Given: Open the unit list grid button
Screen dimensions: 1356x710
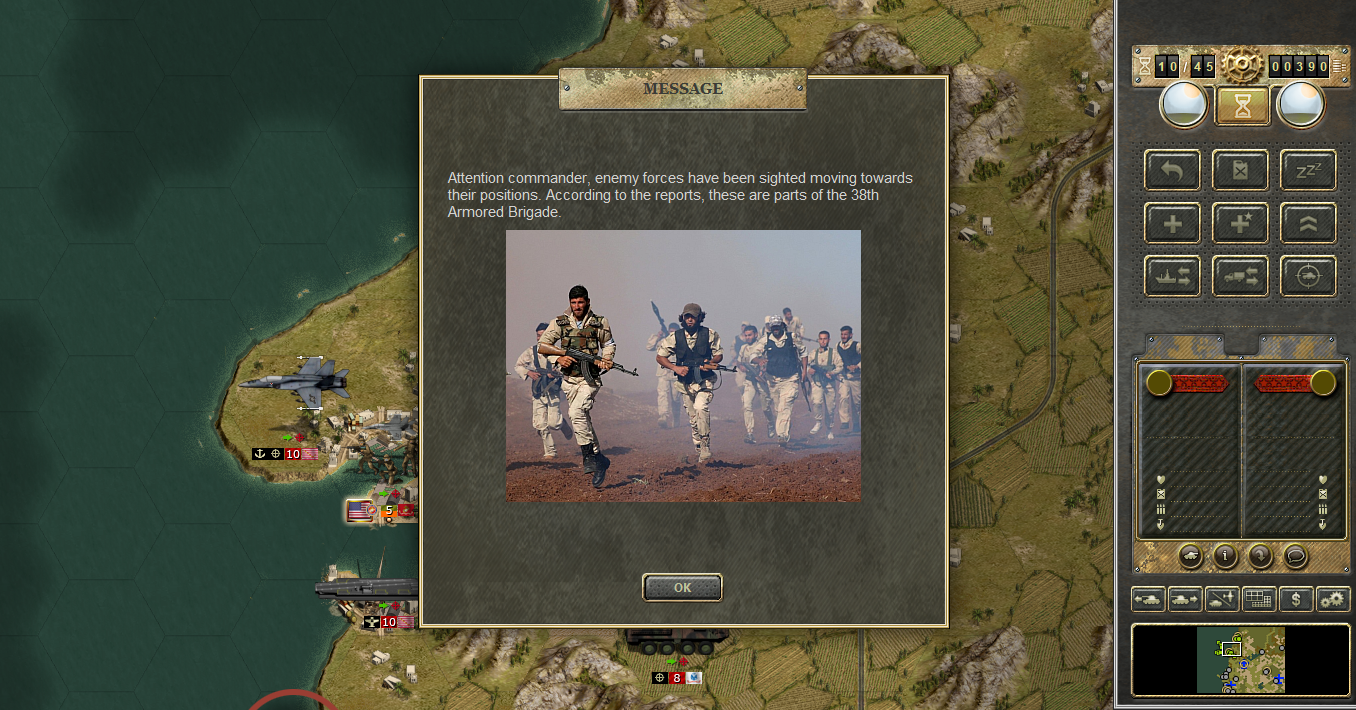Looking at the screenshot, I should [x=1259, y=599].
